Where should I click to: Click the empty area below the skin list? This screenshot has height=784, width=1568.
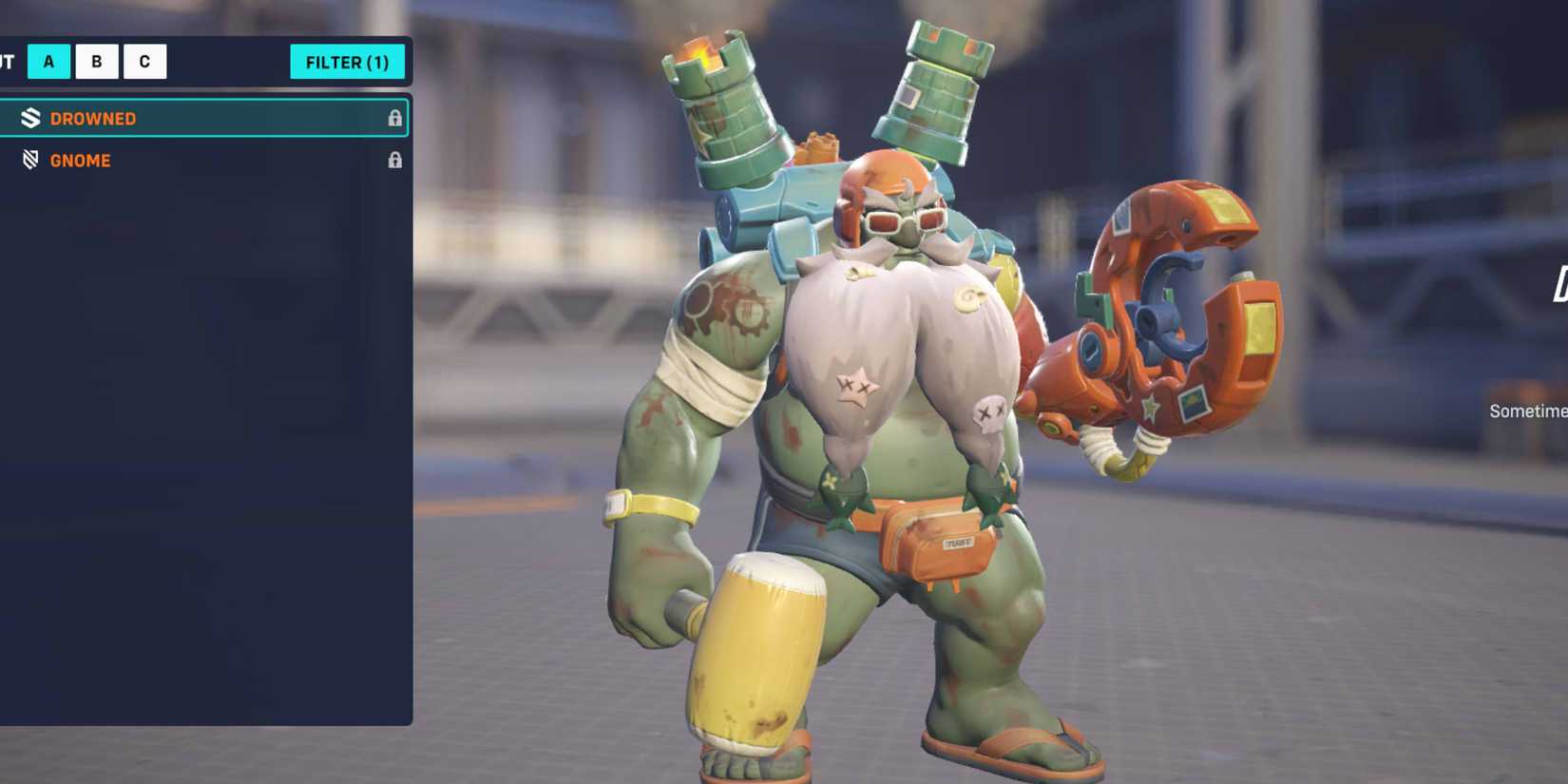[204, 428]
